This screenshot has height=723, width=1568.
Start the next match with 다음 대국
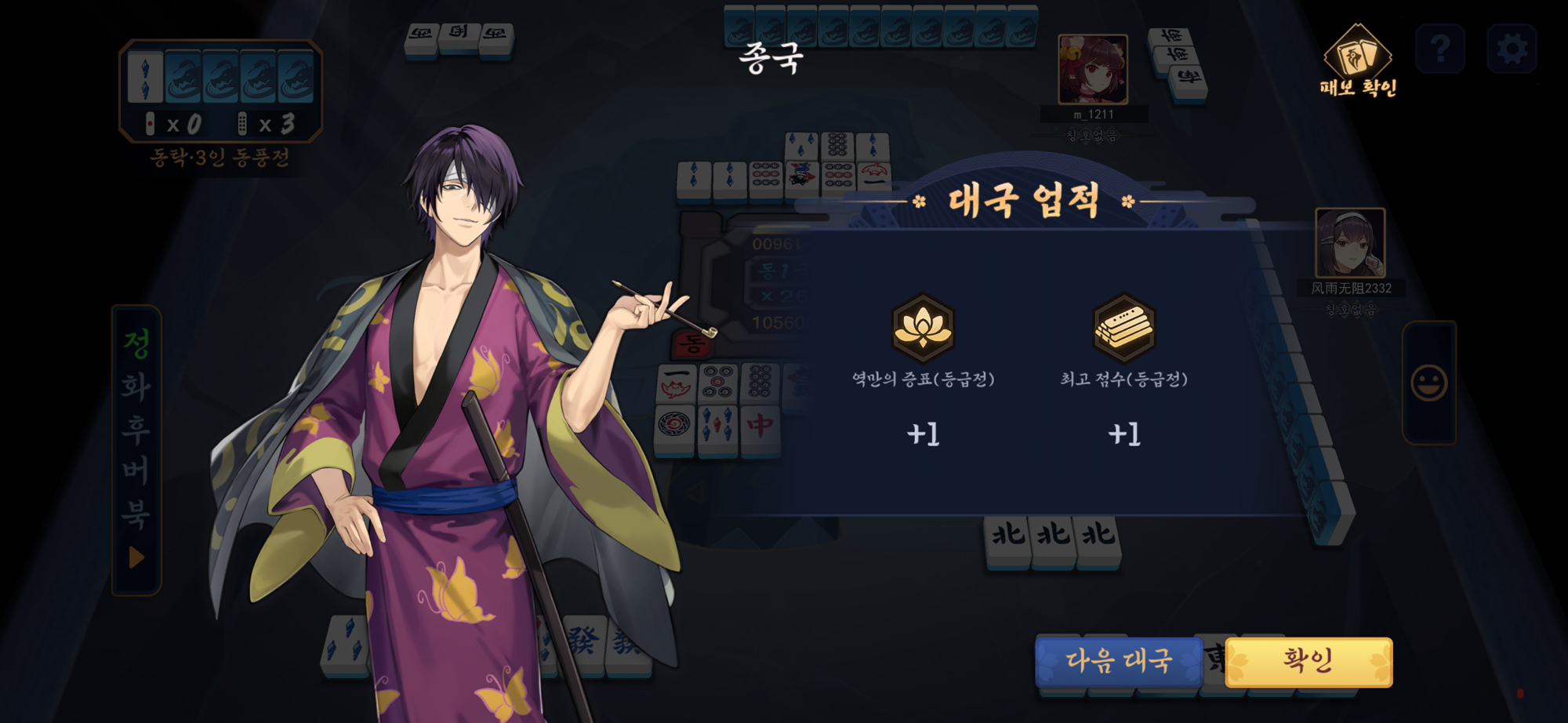[x=1119, y=661]
